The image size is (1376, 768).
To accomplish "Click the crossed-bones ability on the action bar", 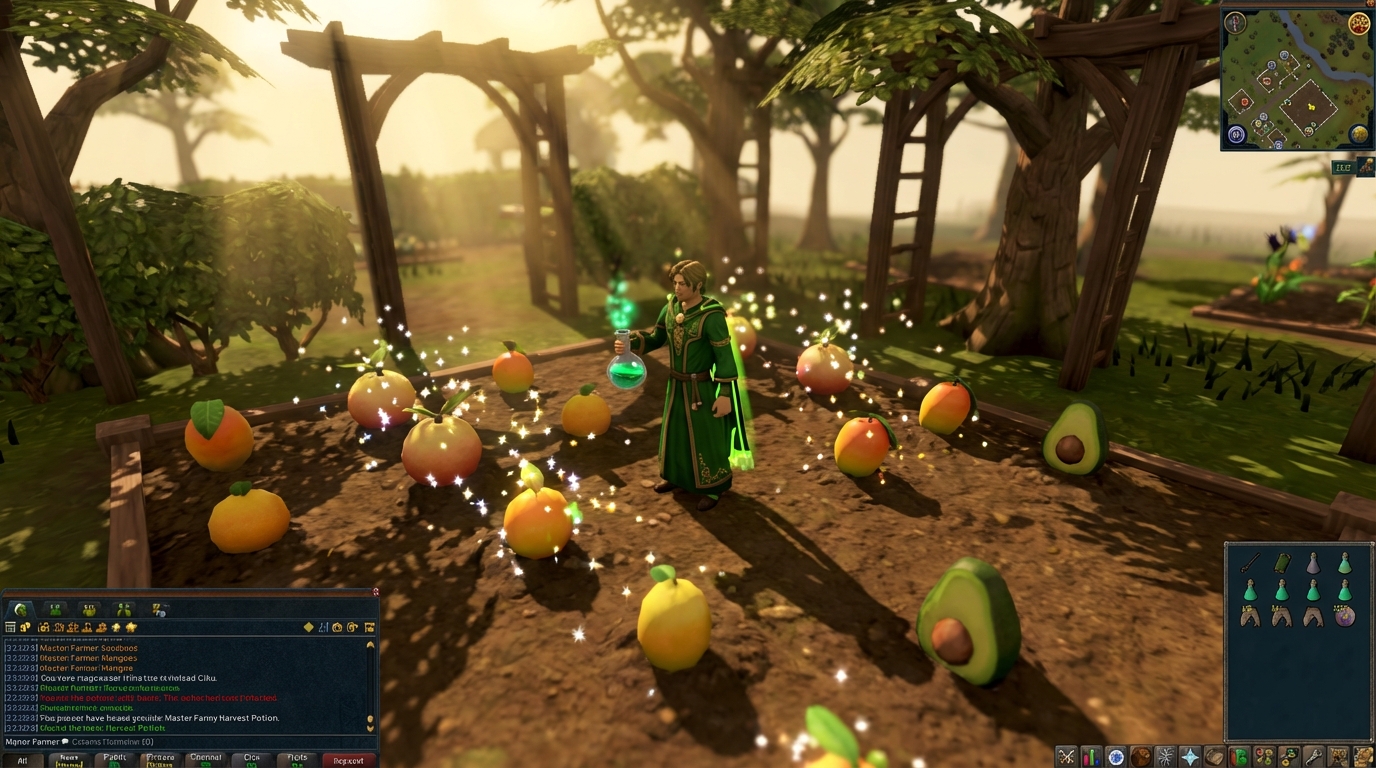I will coord(1066,756).
